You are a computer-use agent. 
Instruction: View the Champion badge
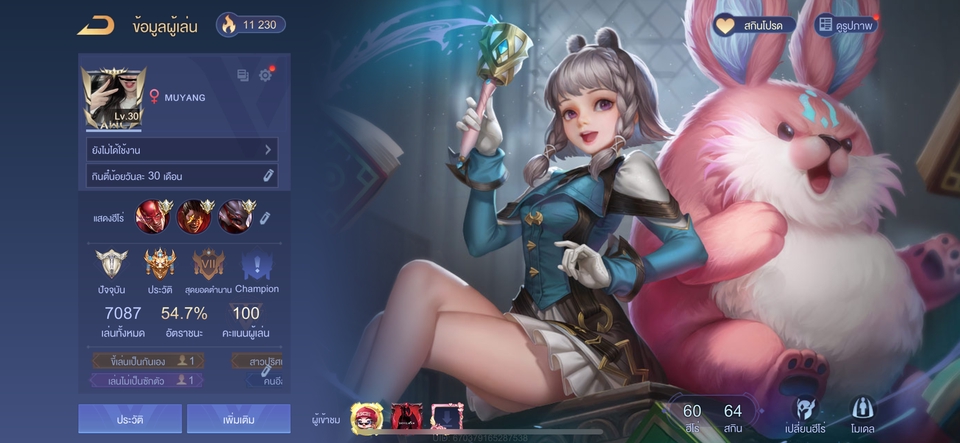[x=256, y=267]
